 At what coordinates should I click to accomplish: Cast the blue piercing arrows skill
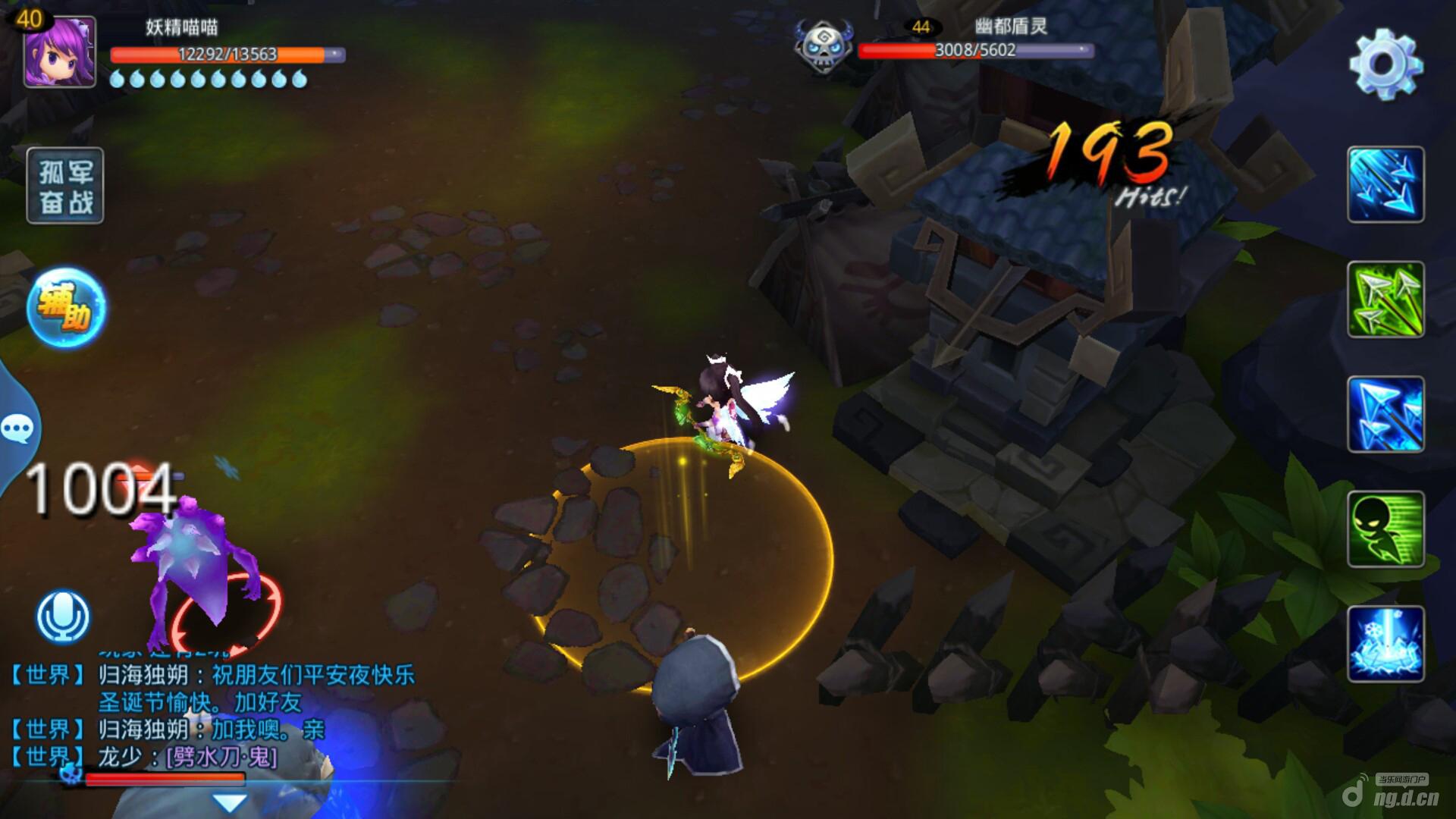click(1385, 414)
